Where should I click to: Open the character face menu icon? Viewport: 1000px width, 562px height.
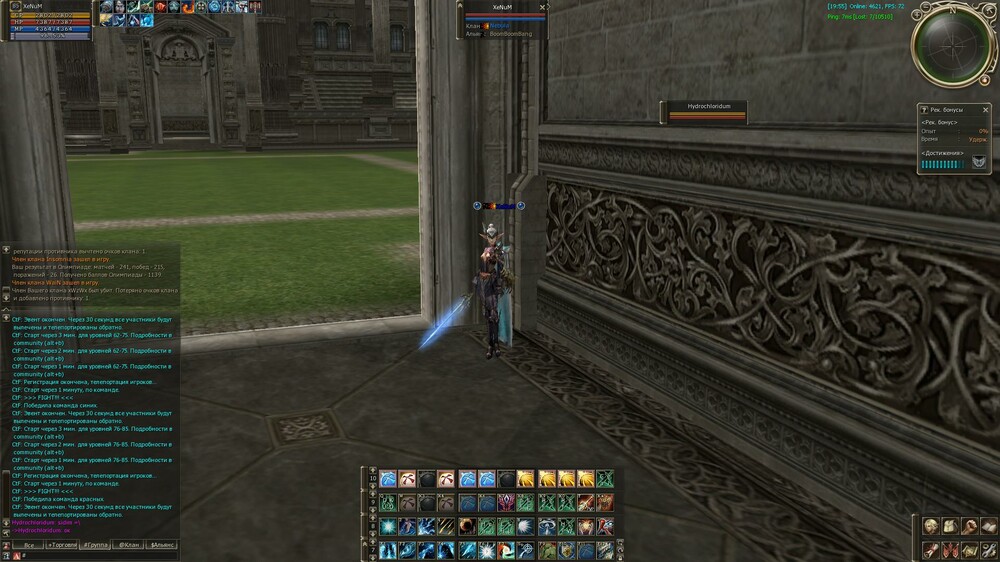(931, 526)
